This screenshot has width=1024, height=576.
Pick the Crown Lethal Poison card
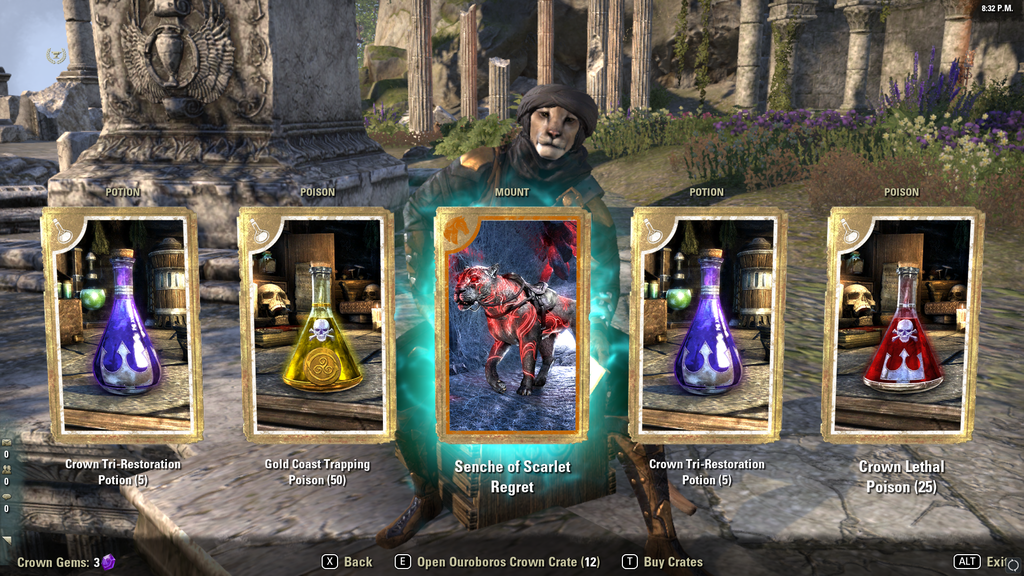(x=901, y=324)
